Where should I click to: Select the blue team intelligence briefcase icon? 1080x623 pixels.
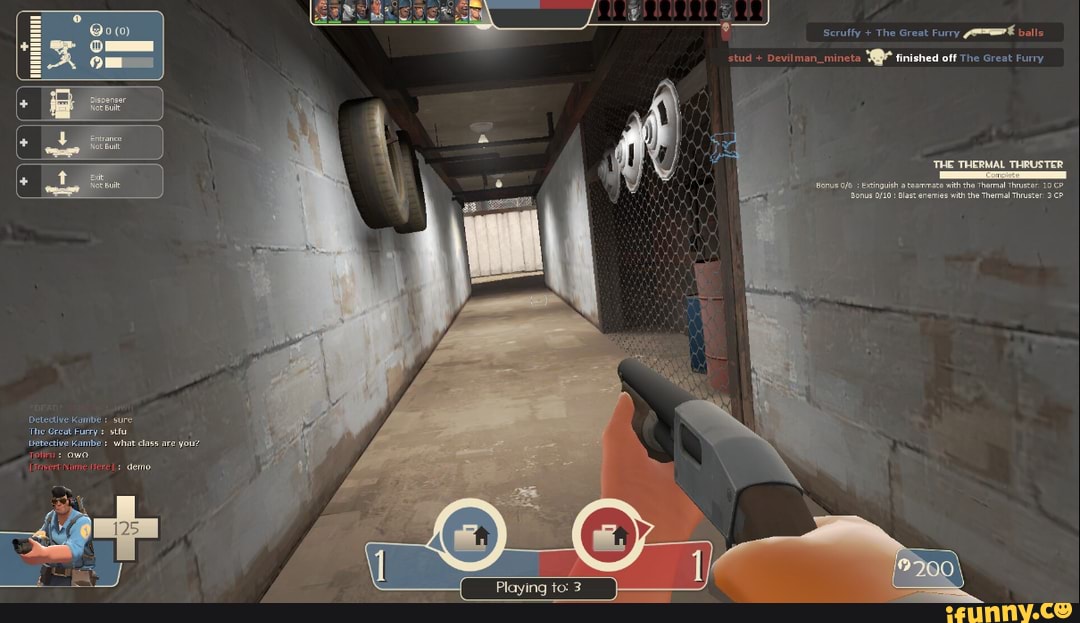pos(470,537)
